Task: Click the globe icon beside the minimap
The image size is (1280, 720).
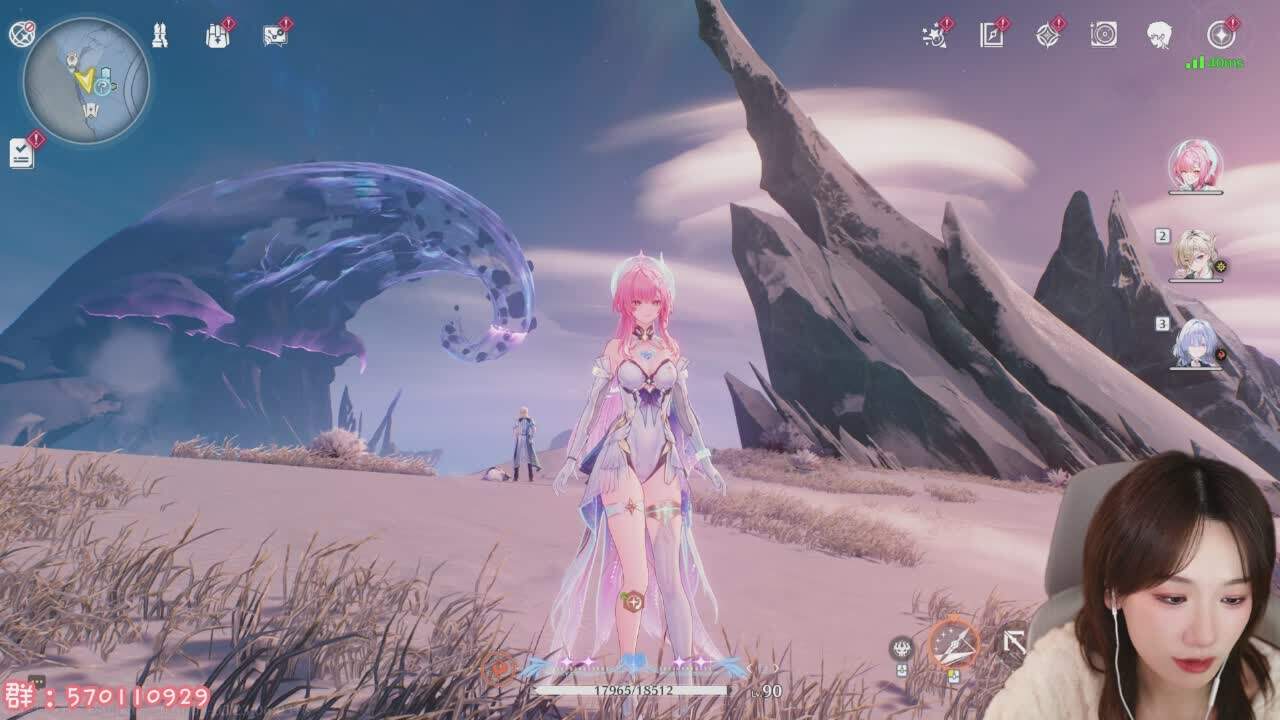Action: pos(22,34)
